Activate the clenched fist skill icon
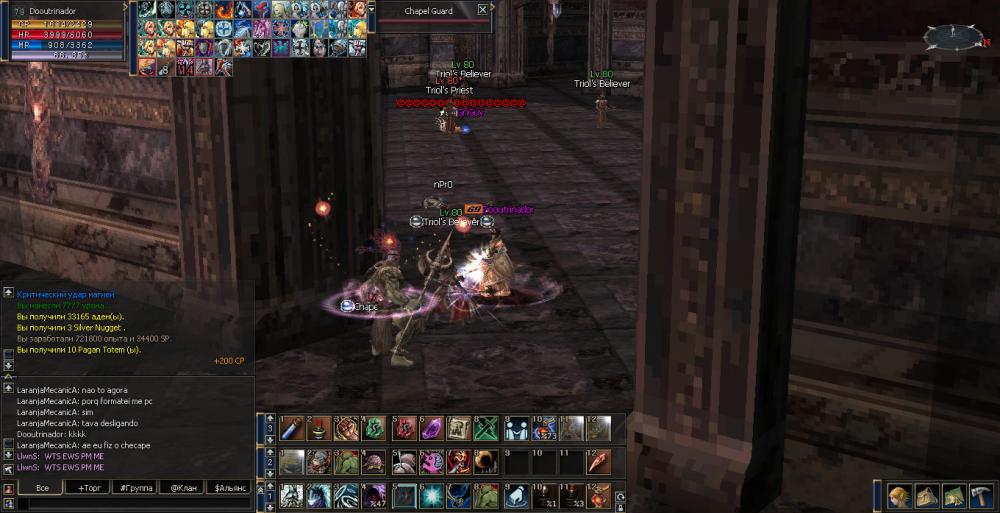Image resolution: width=1000 pixels, height=513 pixels. pyautogui.click(x=347, y=428)
